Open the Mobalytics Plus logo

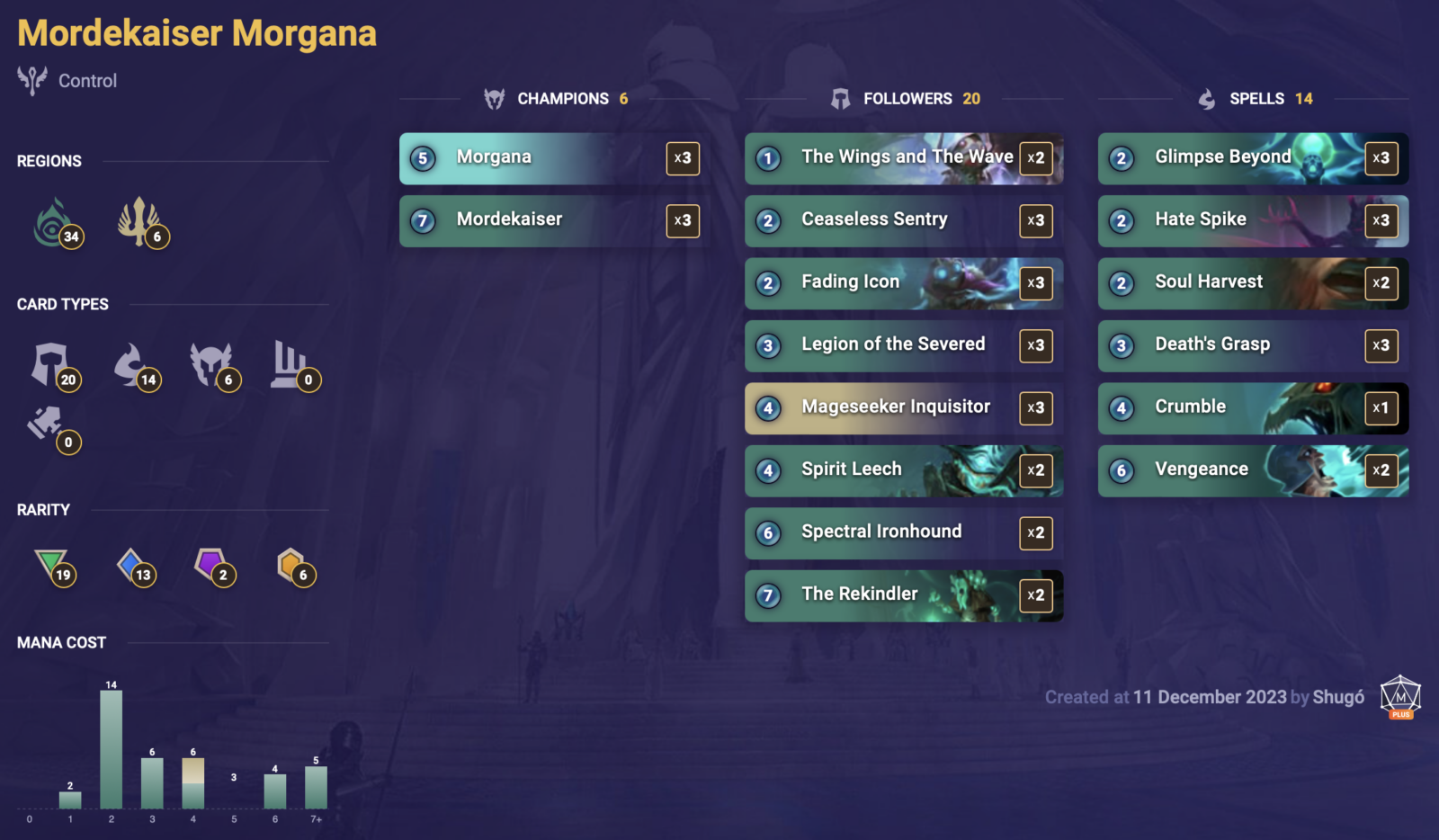pos(1399,697)
